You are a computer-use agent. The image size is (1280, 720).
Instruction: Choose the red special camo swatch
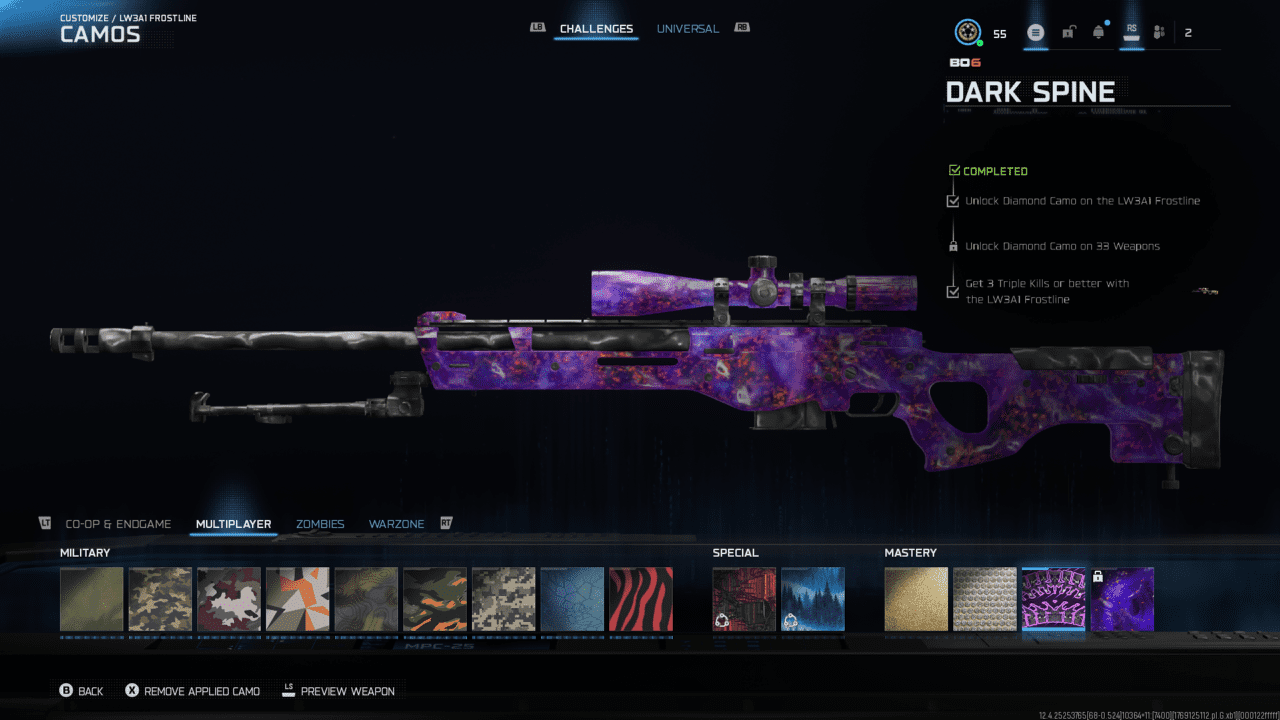point(744,600)
